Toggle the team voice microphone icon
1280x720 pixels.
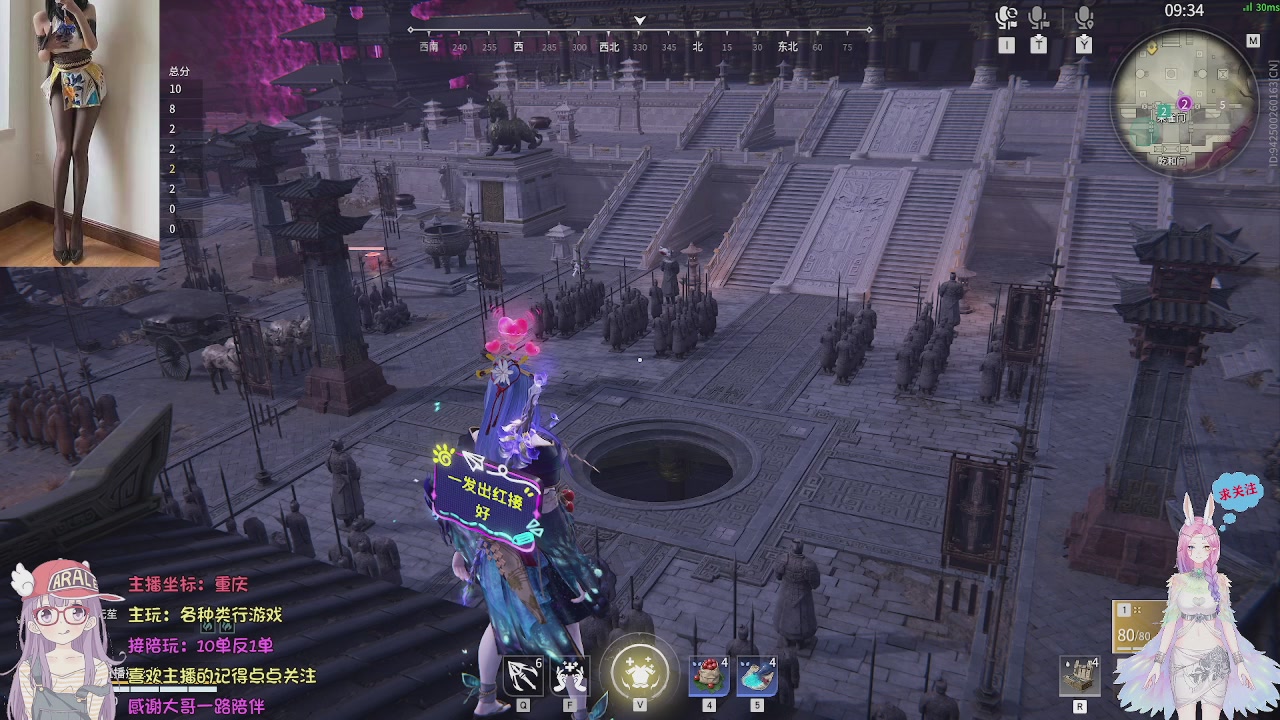coord(1039,18)
